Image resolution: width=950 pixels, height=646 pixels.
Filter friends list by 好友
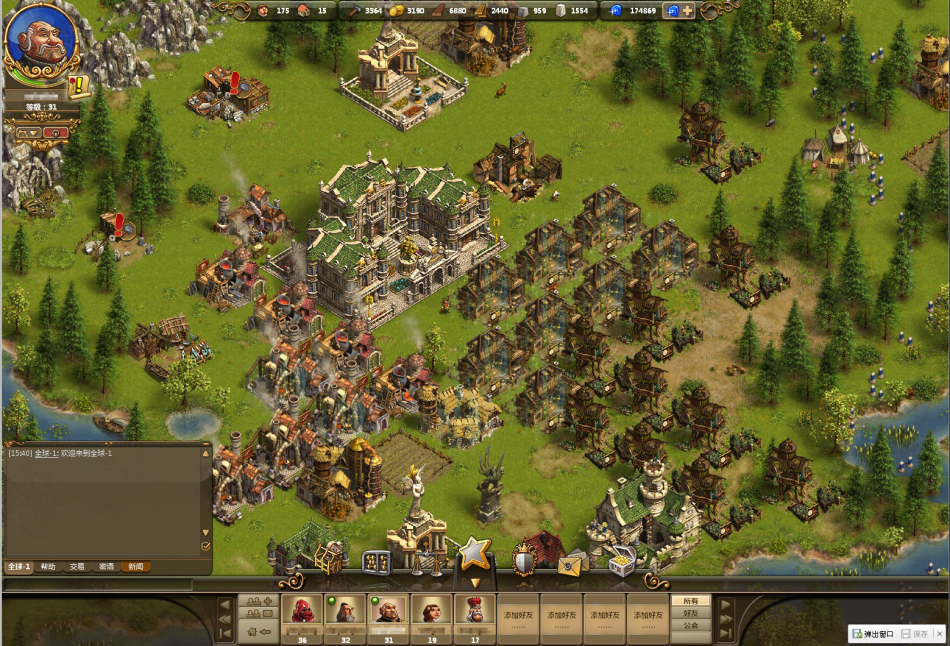[691, 613]
